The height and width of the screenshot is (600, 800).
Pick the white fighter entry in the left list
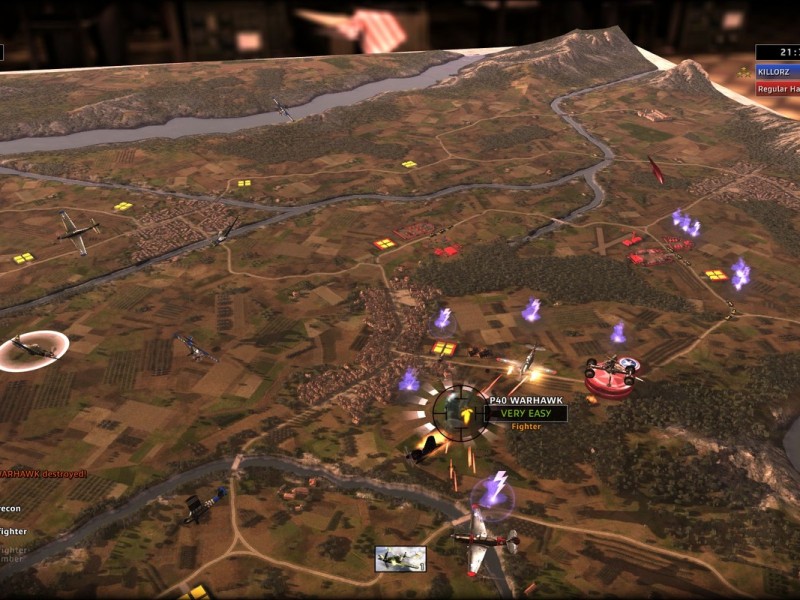click(x=13, y=531)
